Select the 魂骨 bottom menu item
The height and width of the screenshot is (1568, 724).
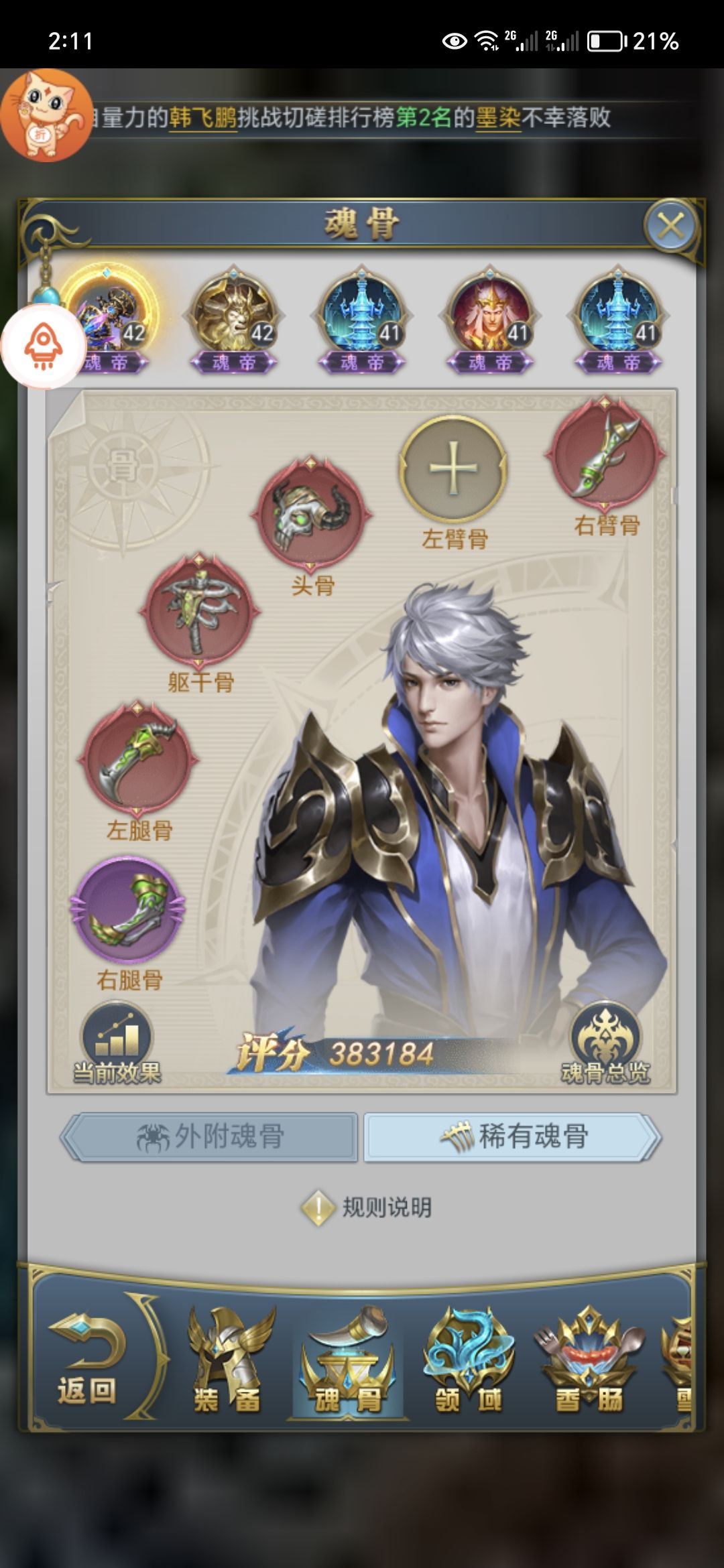[347, 1360]
